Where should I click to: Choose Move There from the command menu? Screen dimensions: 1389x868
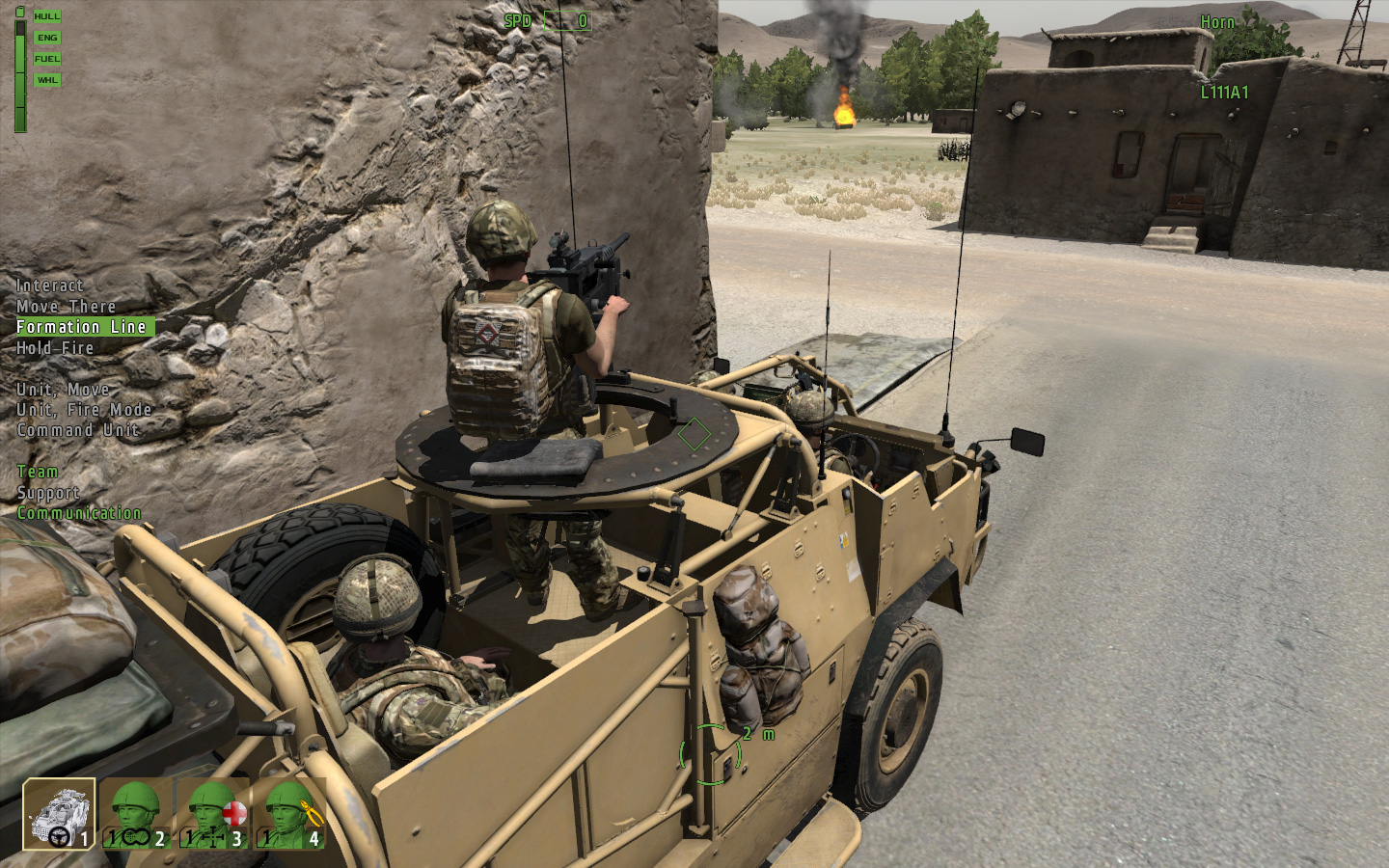point(66,306)
